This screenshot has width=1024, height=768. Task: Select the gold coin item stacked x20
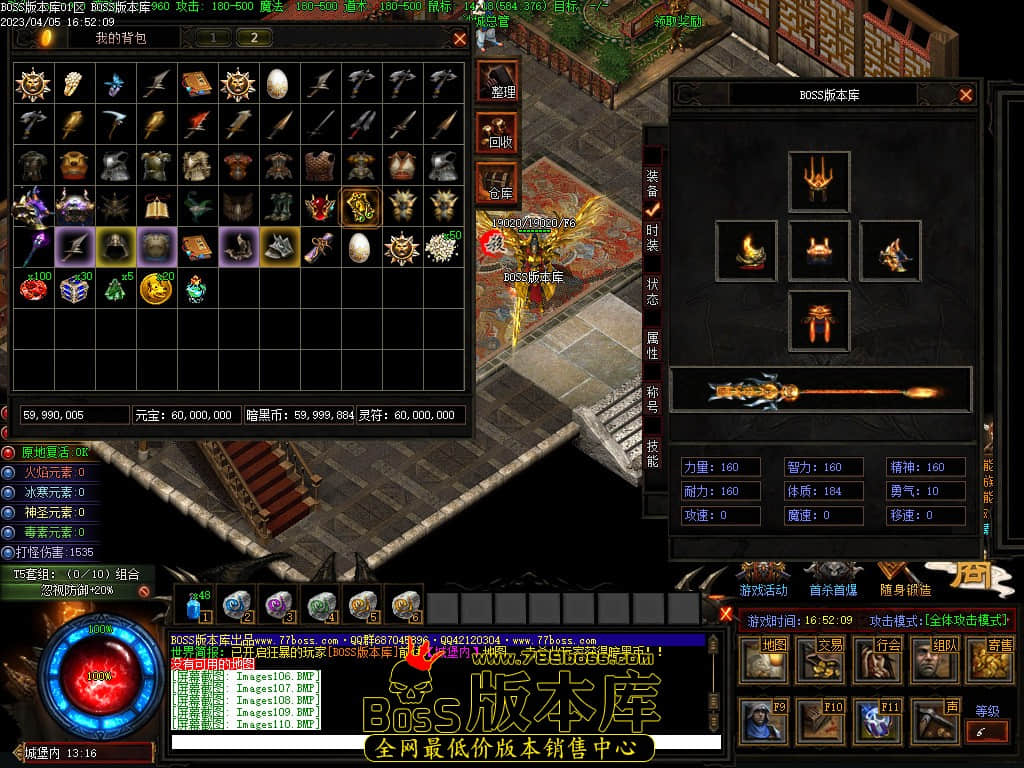pyautogui.click(x=156, y=288)
